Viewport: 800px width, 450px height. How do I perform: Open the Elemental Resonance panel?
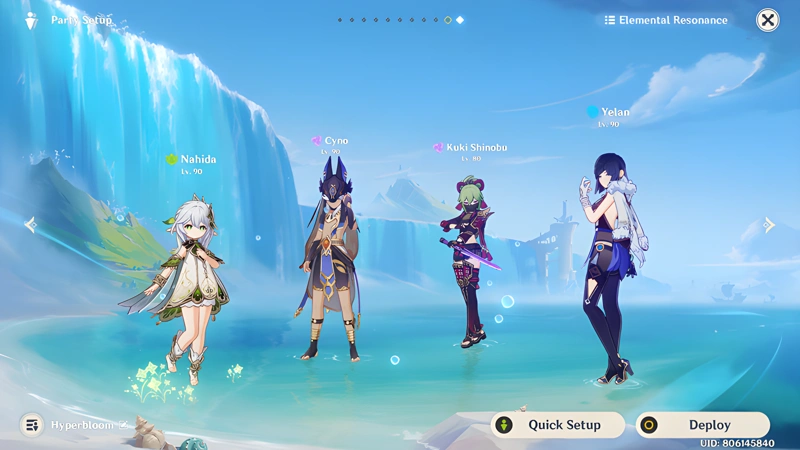(665, 20)
